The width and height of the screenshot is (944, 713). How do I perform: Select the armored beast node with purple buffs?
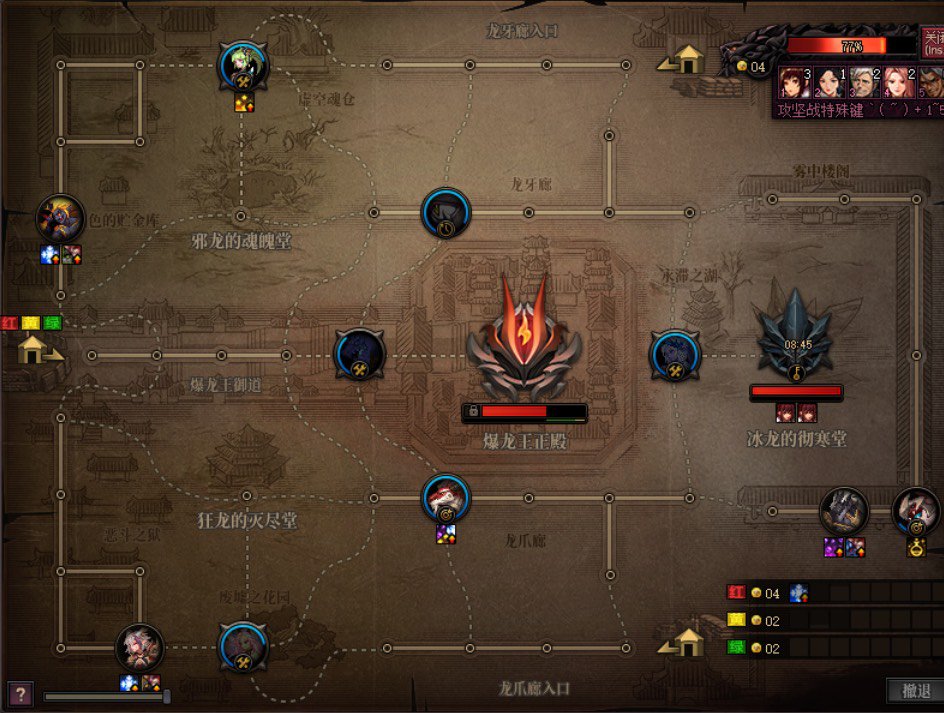click(x=843, y=511)
